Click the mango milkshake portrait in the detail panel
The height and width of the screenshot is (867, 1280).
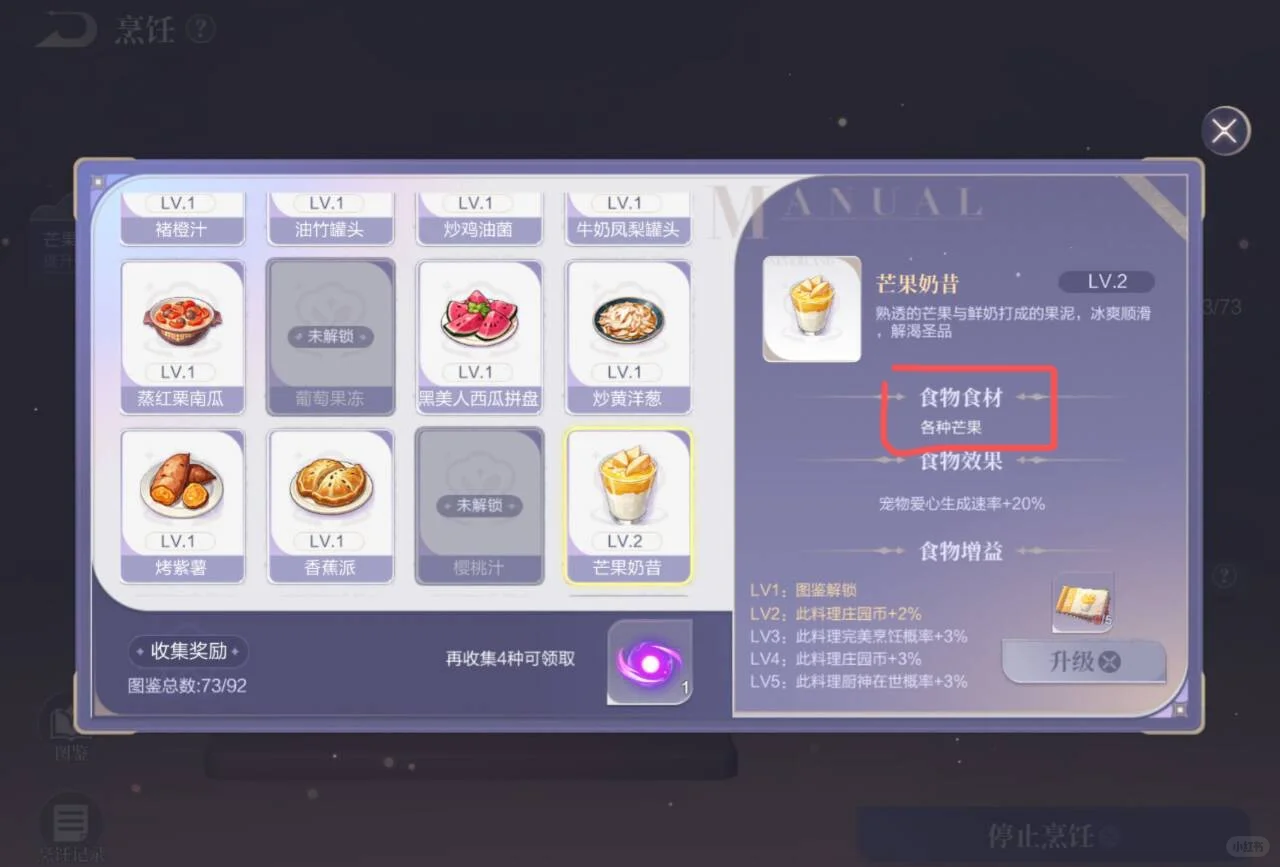(811, 308)
